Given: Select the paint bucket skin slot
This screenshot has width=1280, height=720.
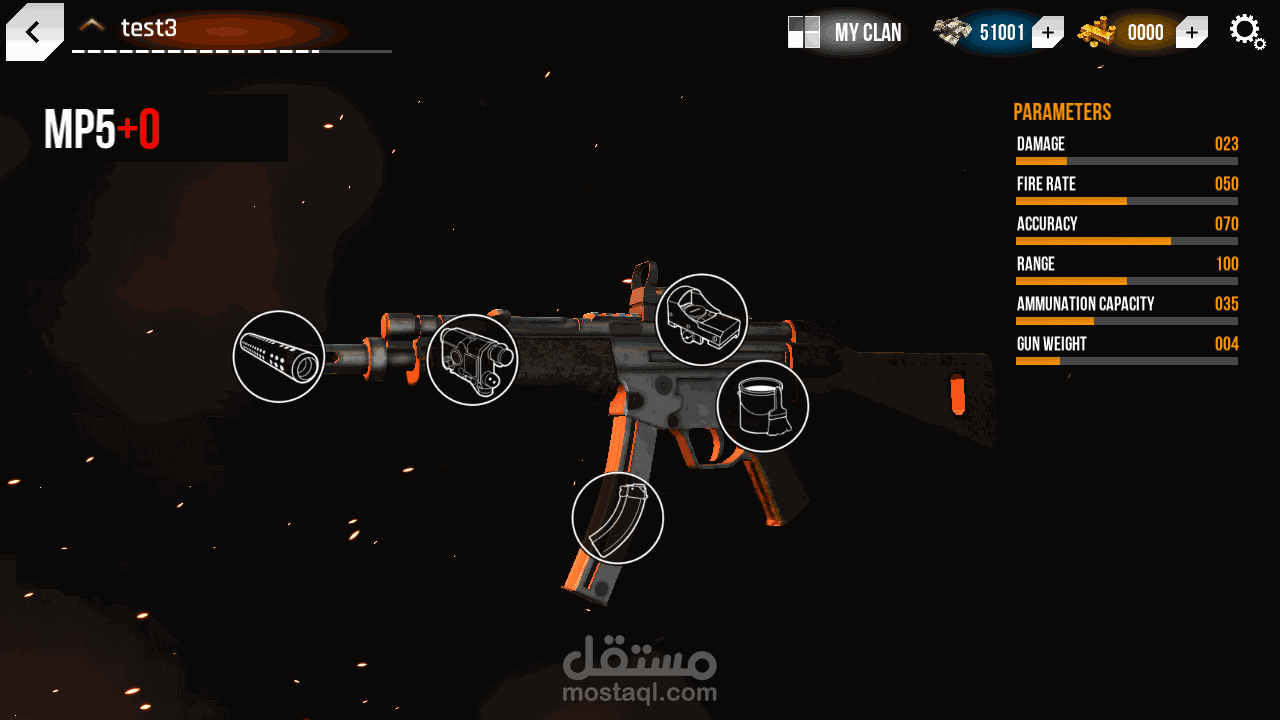Looking at the screenshot, I should click(762, 406).
